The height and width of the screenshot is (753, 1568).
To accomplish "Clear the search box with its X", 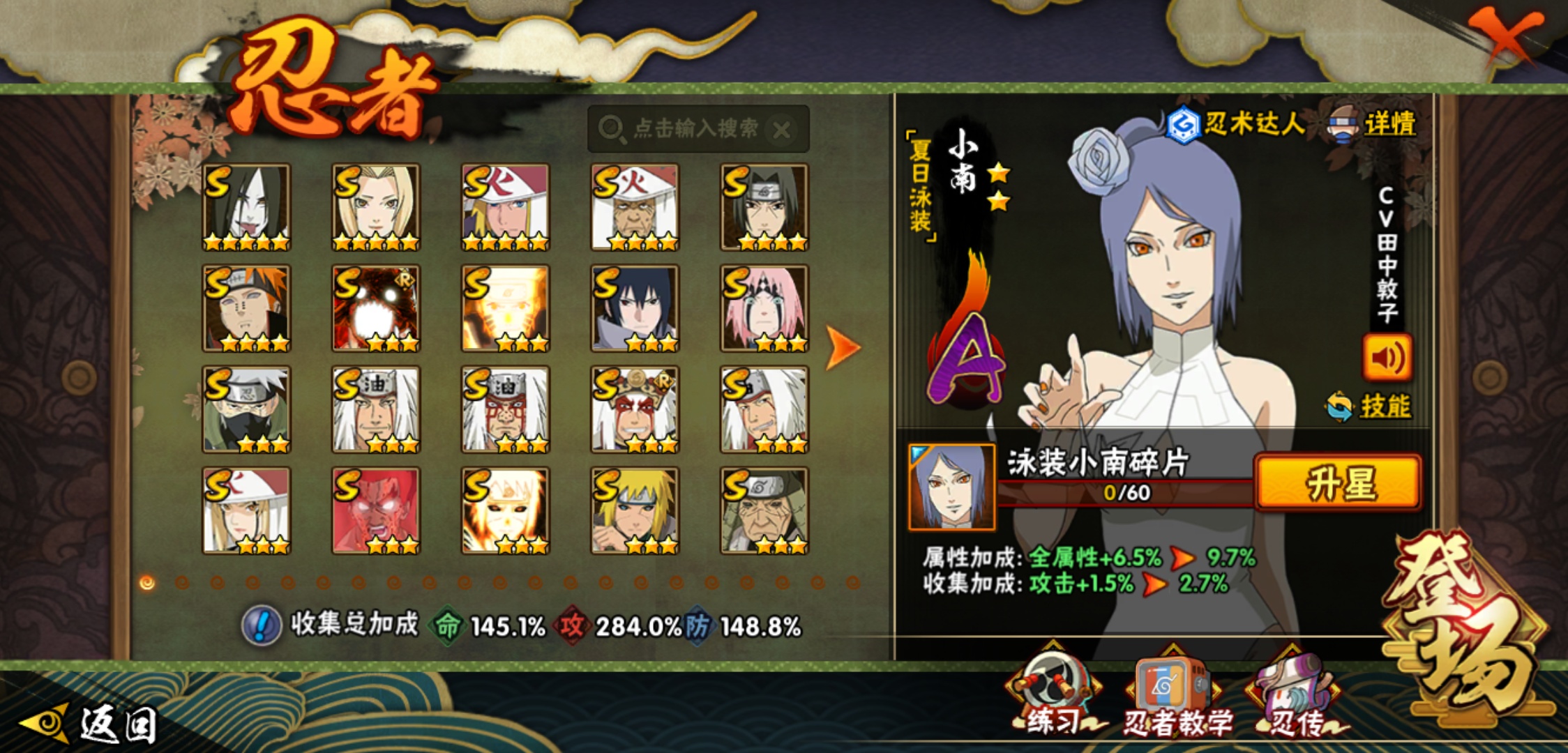I will tap(783, 130).
